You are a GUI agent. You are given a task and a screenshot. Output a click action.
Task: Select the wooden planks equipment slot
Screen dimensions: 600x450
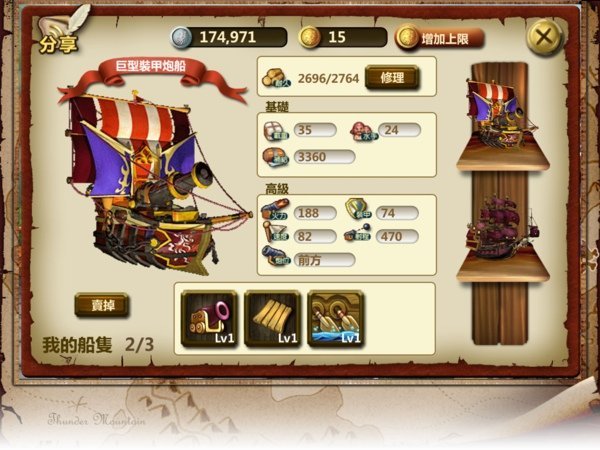[272, 318]
